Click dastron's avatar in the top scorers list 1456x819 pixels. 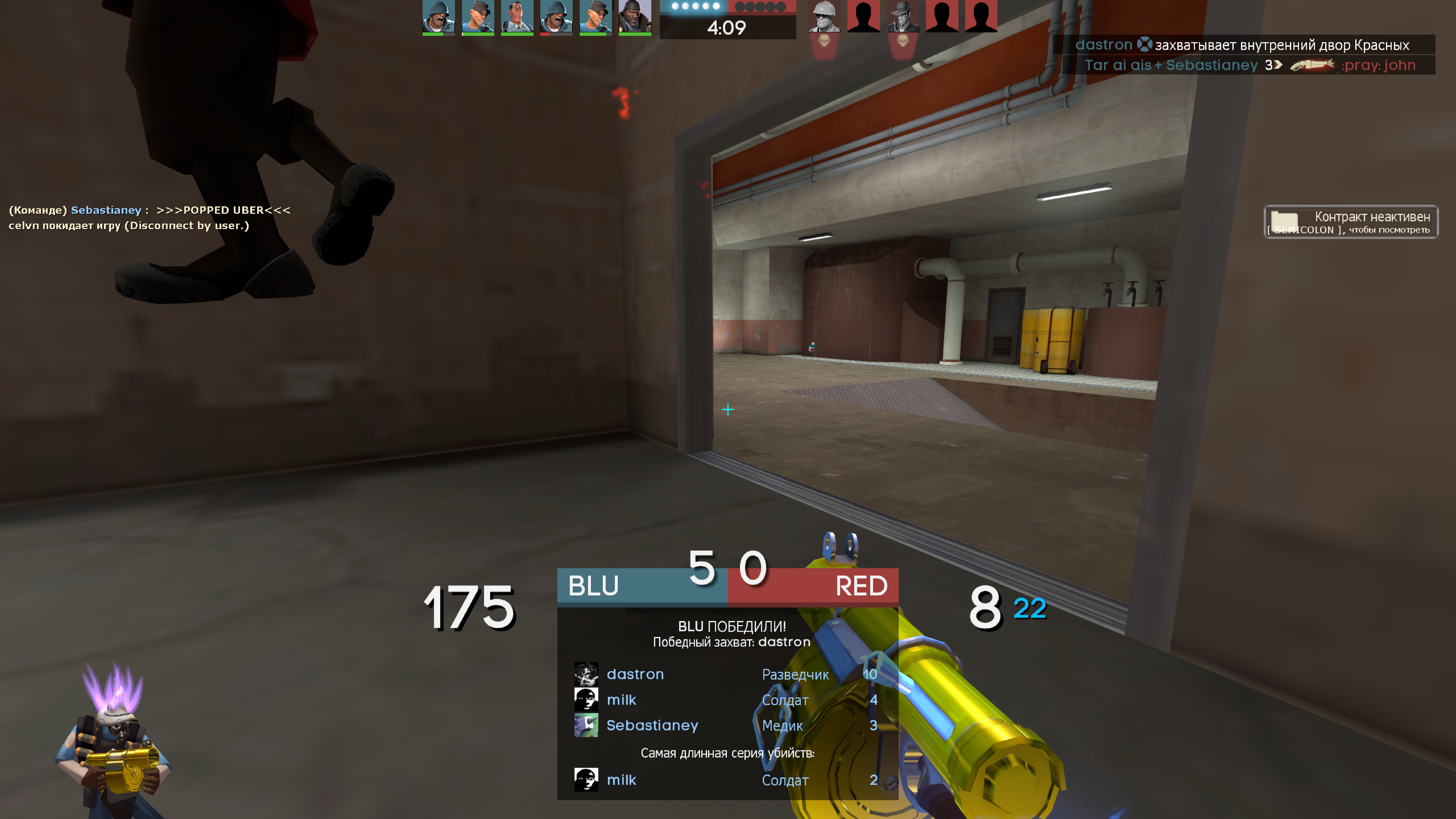pos(586,674)
